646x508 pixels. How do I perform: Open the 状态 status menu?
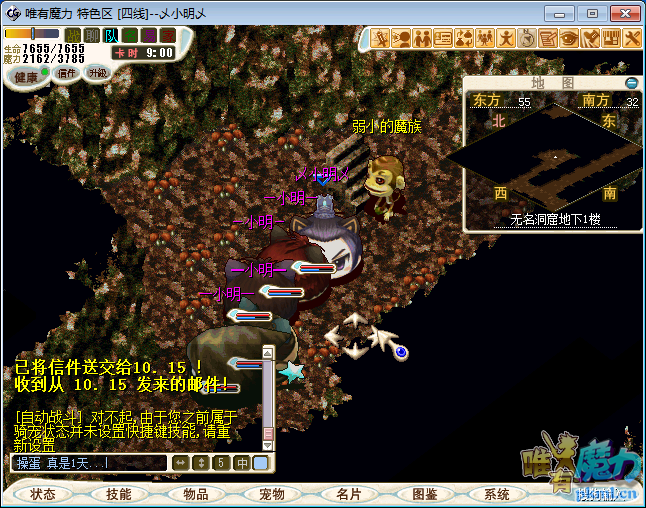pos(43,494)
